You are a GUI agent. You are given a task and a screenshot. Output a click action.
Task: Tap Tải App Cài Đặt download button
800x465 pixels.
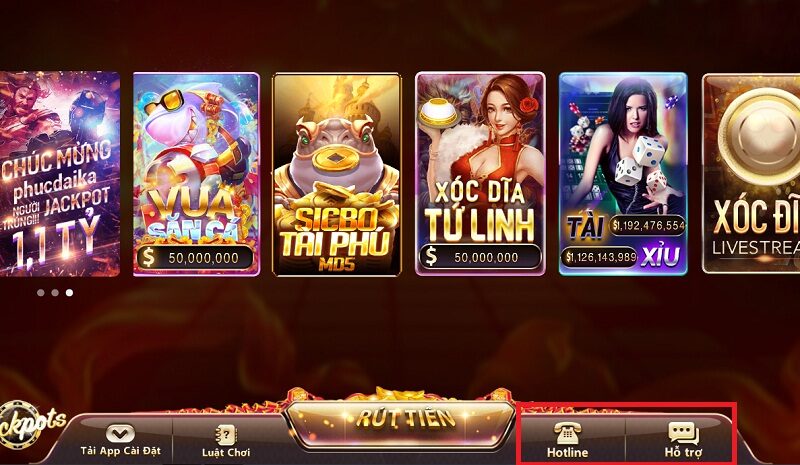(119, 441)
